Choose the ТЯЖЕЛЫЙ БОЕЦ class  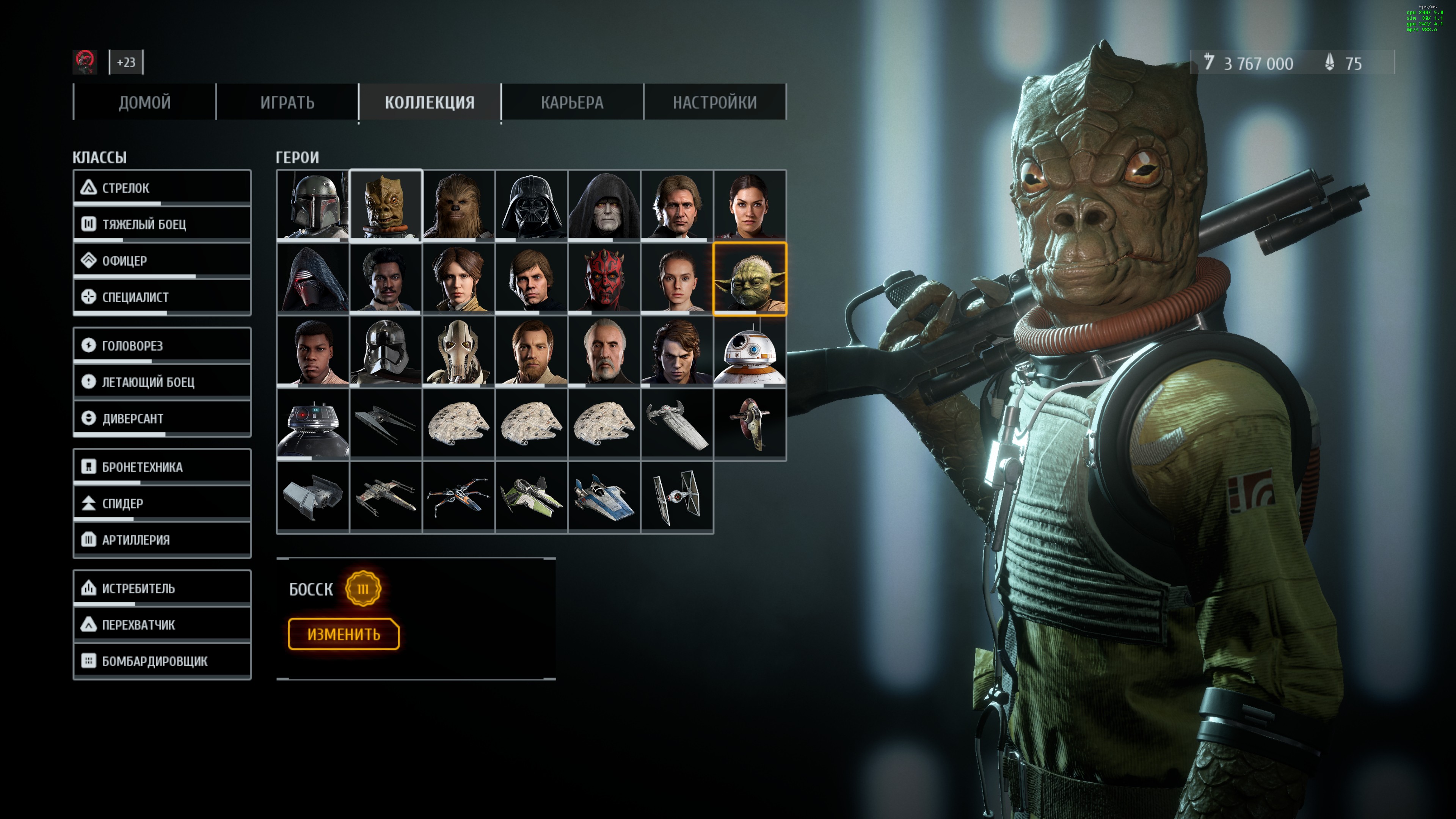pos(162,224)
